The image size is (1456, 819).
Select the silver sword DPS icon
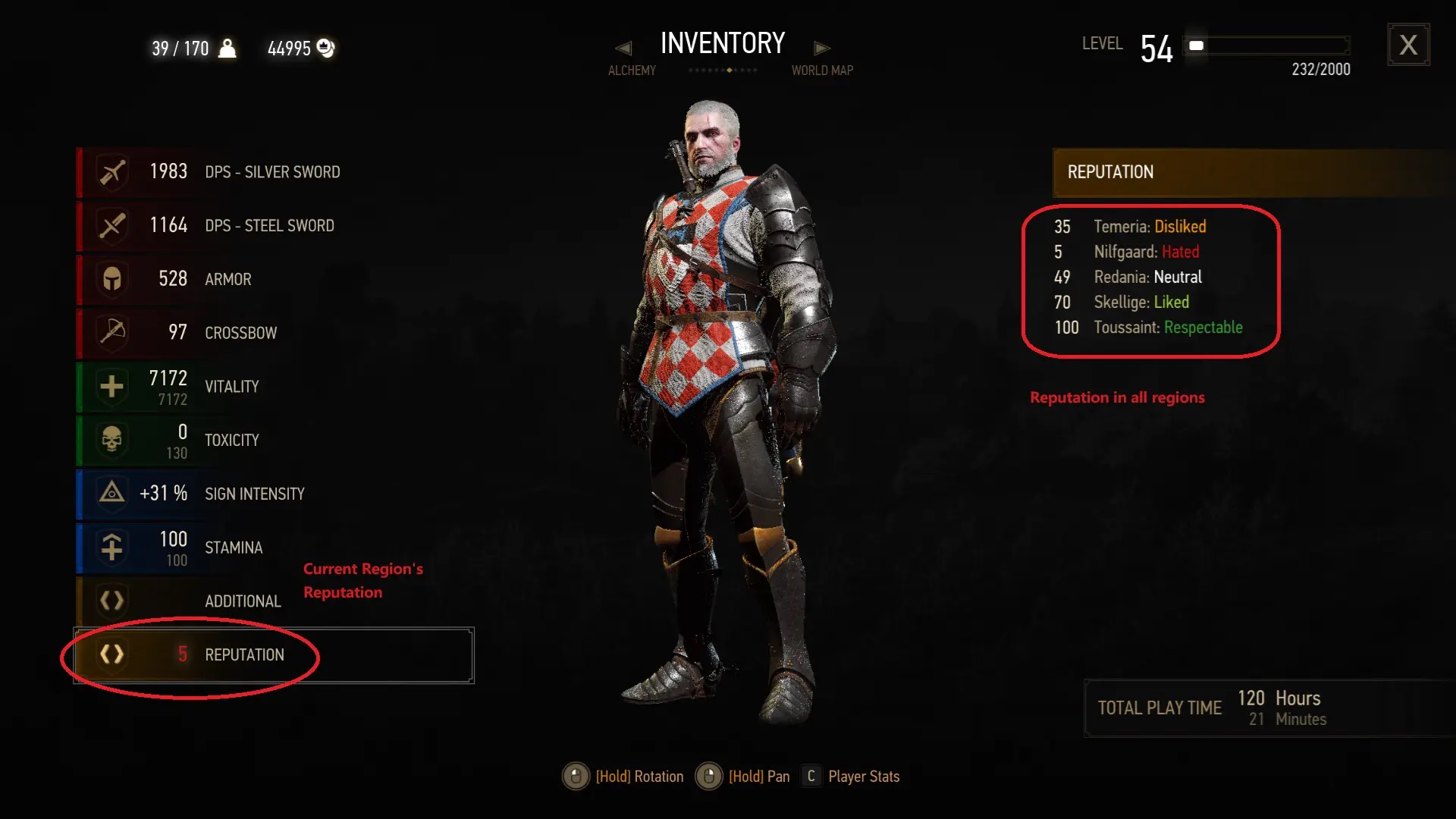pos(111,171)
